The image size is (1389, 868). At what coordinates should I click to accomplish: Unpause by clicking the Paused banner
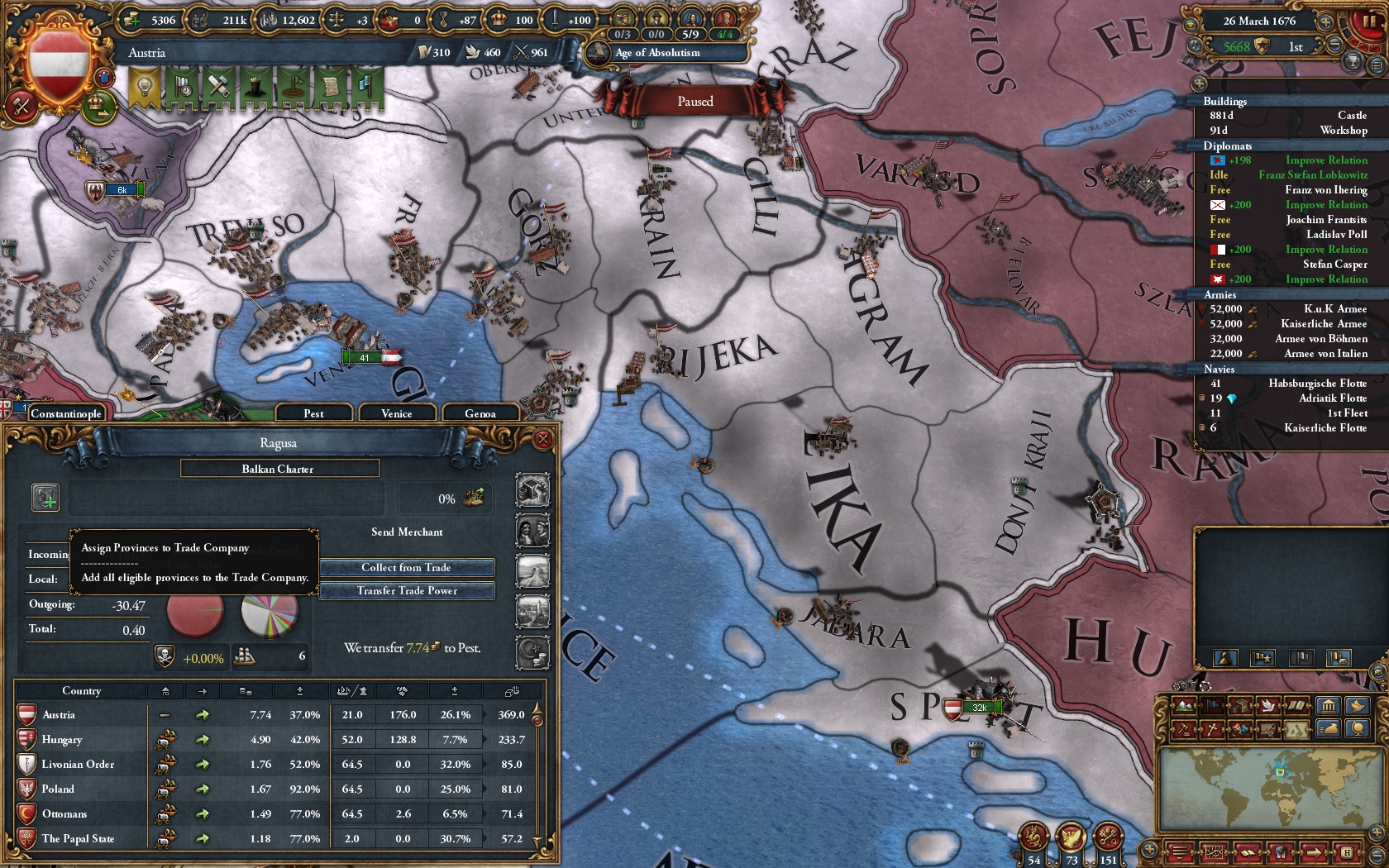[x=697, y=101]
